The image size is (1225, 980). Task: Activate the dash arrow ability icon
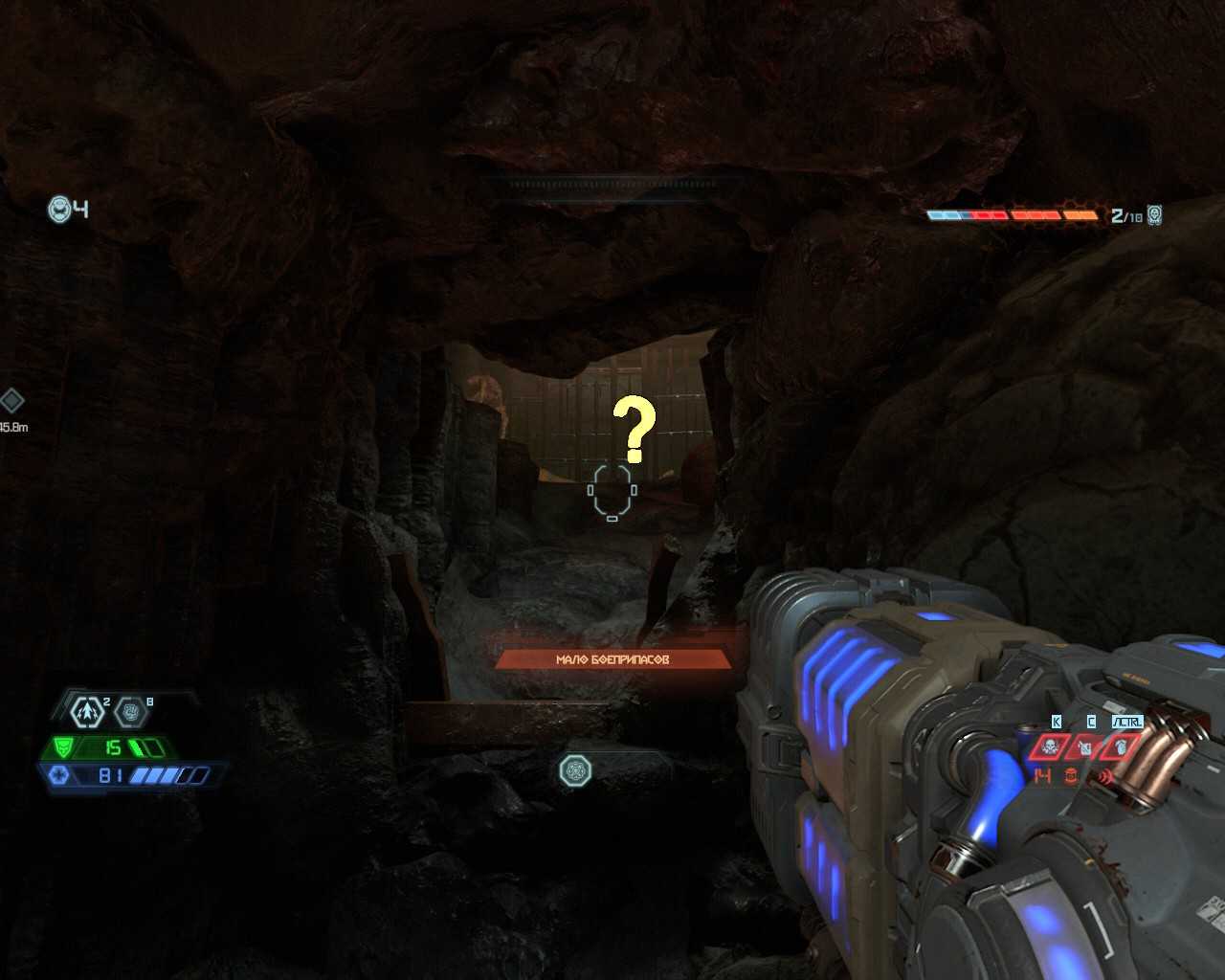(x=87, y=712)
